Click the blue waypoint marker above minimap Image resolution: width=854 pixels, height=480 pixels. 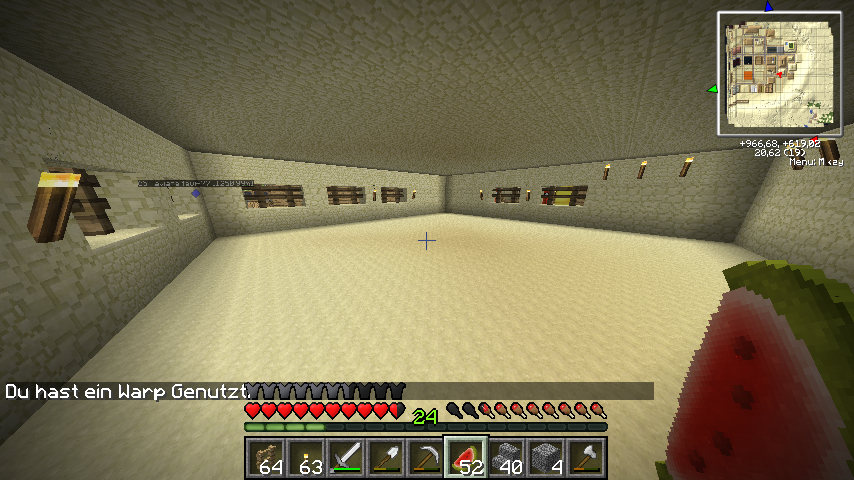[769, 6]
